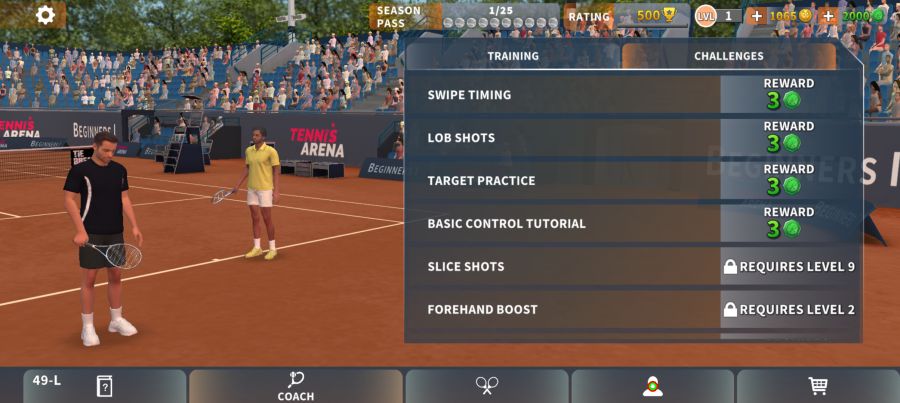View the Rating trophy panel
Image resolution: width=900 pixels, height=403 pixels.
[x=620, y=16]
